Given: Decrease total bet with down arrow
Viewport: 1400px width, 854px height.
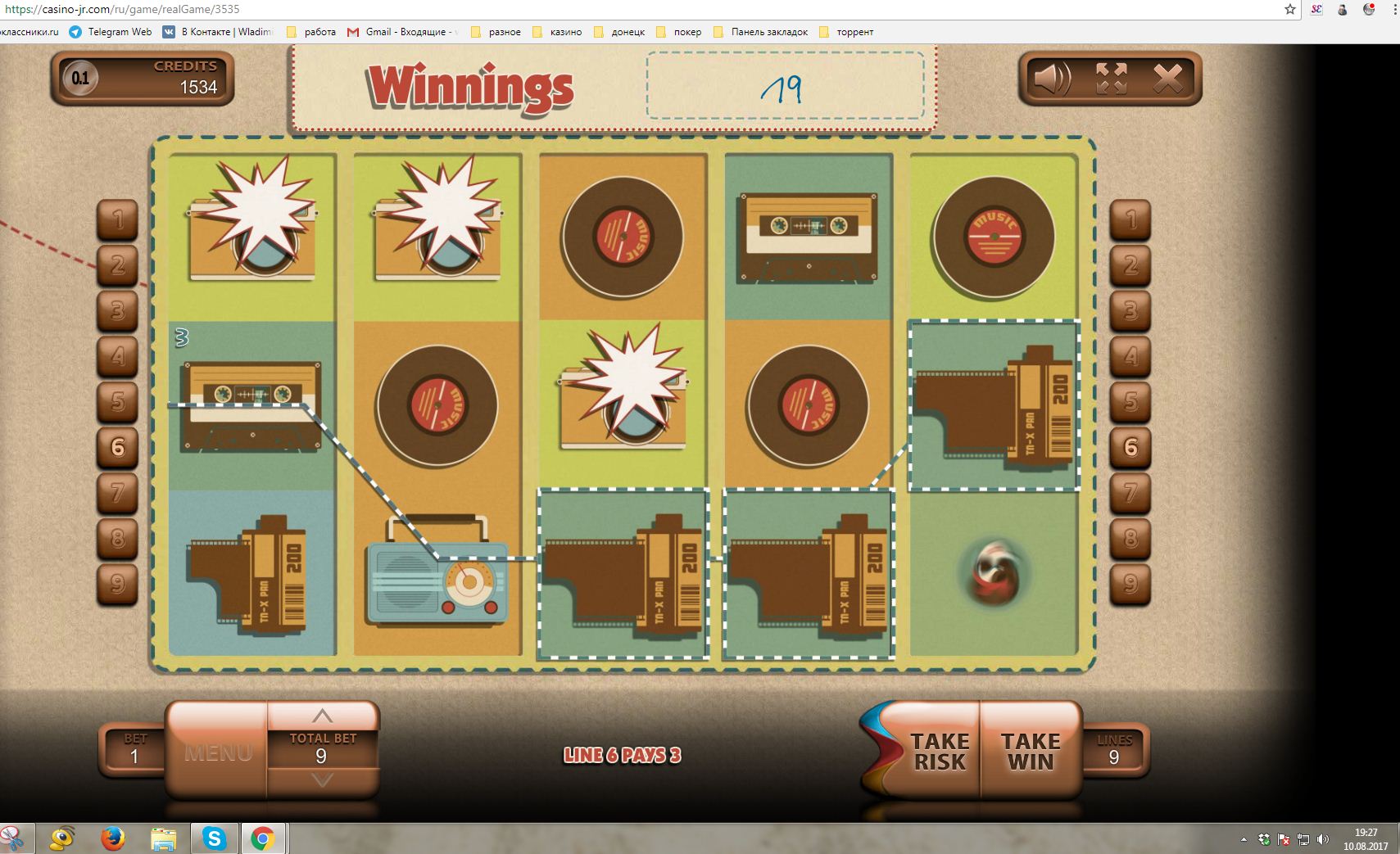Looking at the screenshot, I should click(322, 780).
